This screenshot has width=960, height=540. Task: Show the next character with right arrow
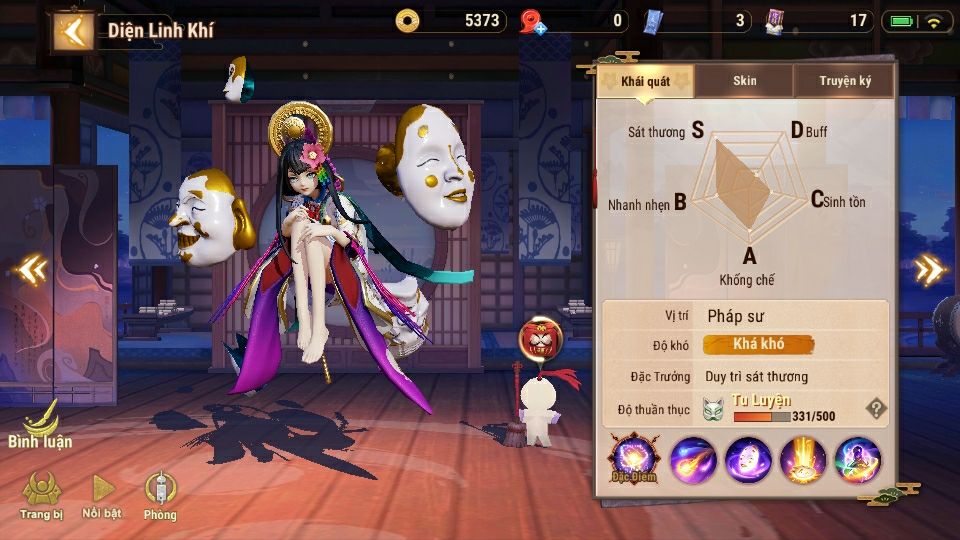pyautogui.click(x=930, y=268)
